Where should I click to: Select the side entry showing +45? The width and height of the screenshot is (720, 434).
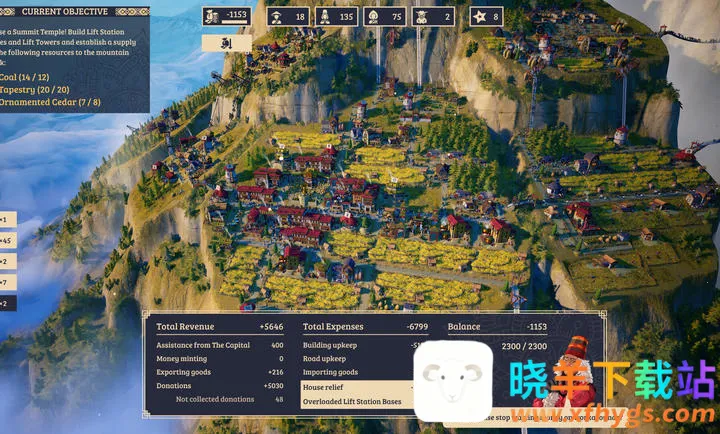(8, 240)
